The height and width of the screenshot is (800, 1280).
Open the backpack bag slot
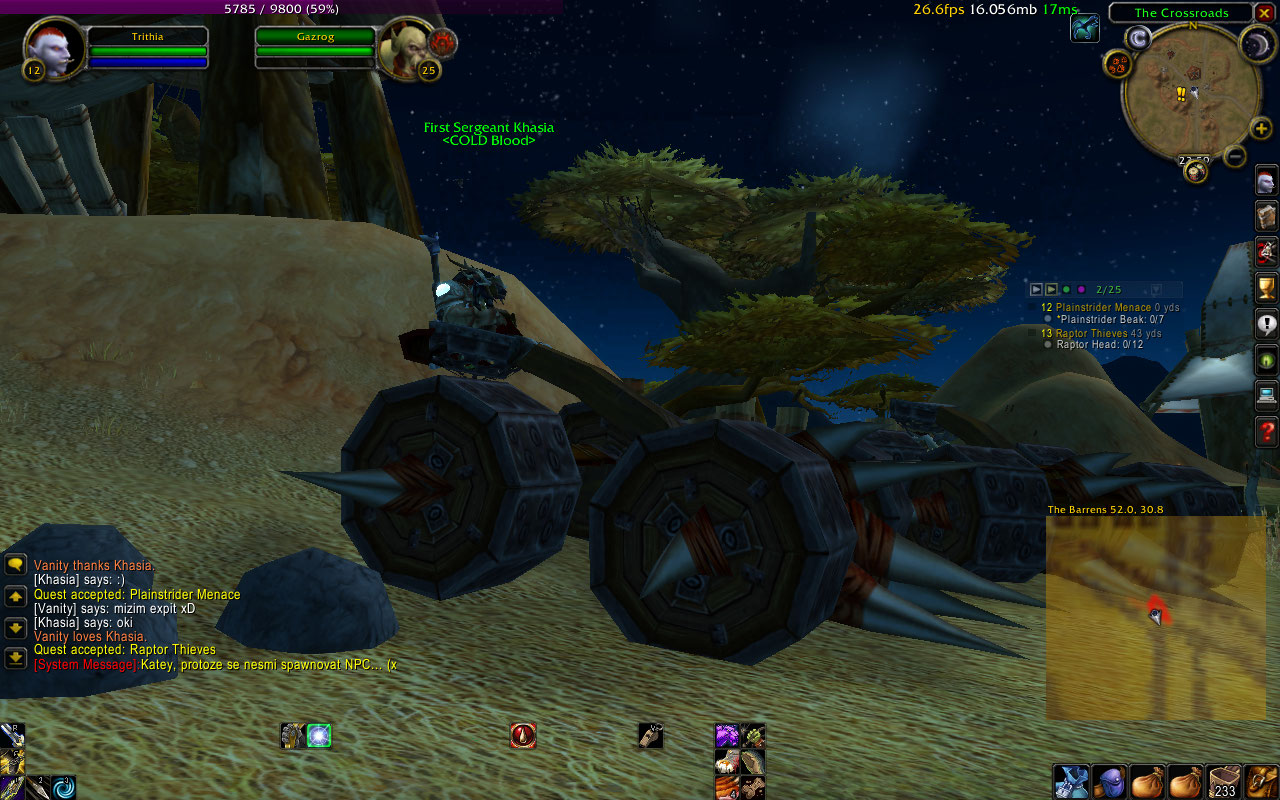pos(1262,781)
